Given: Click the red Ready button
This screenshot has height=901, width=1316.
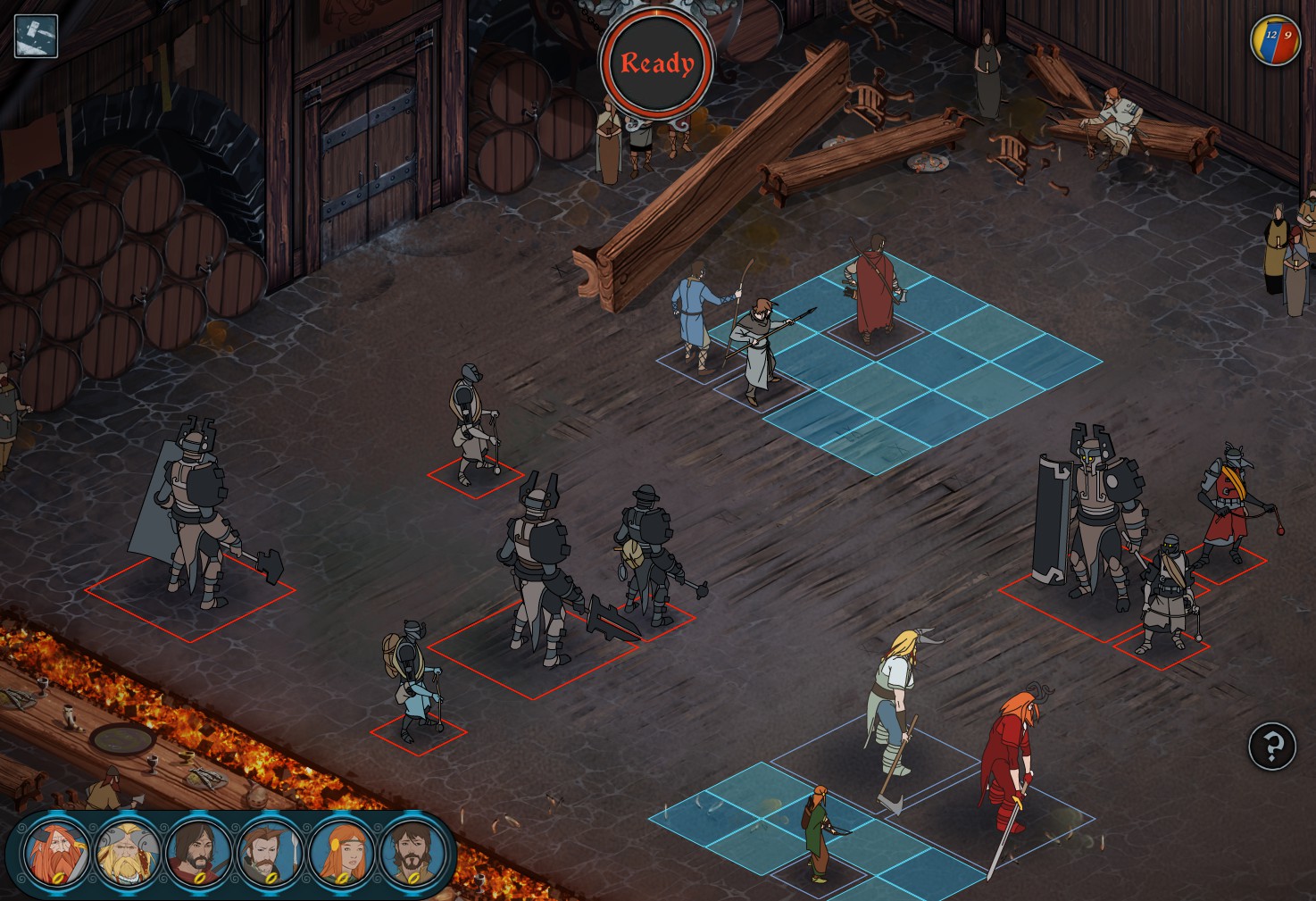Looking at the screenshot, I should pos(657,64).
